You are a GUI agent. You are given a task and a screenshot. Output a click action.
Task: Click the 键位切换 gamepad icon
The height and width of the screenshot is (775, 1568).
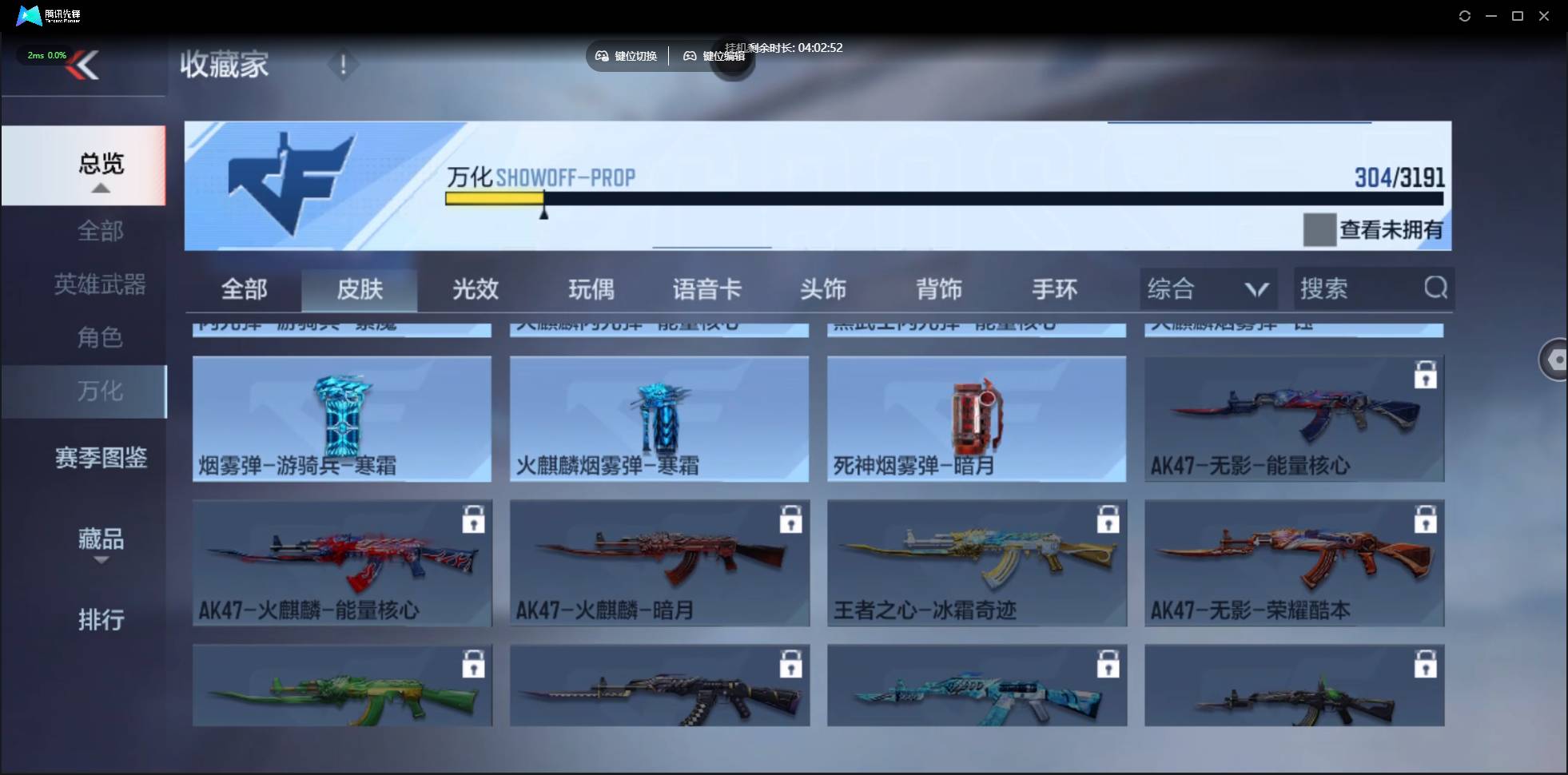click(603, 56)
